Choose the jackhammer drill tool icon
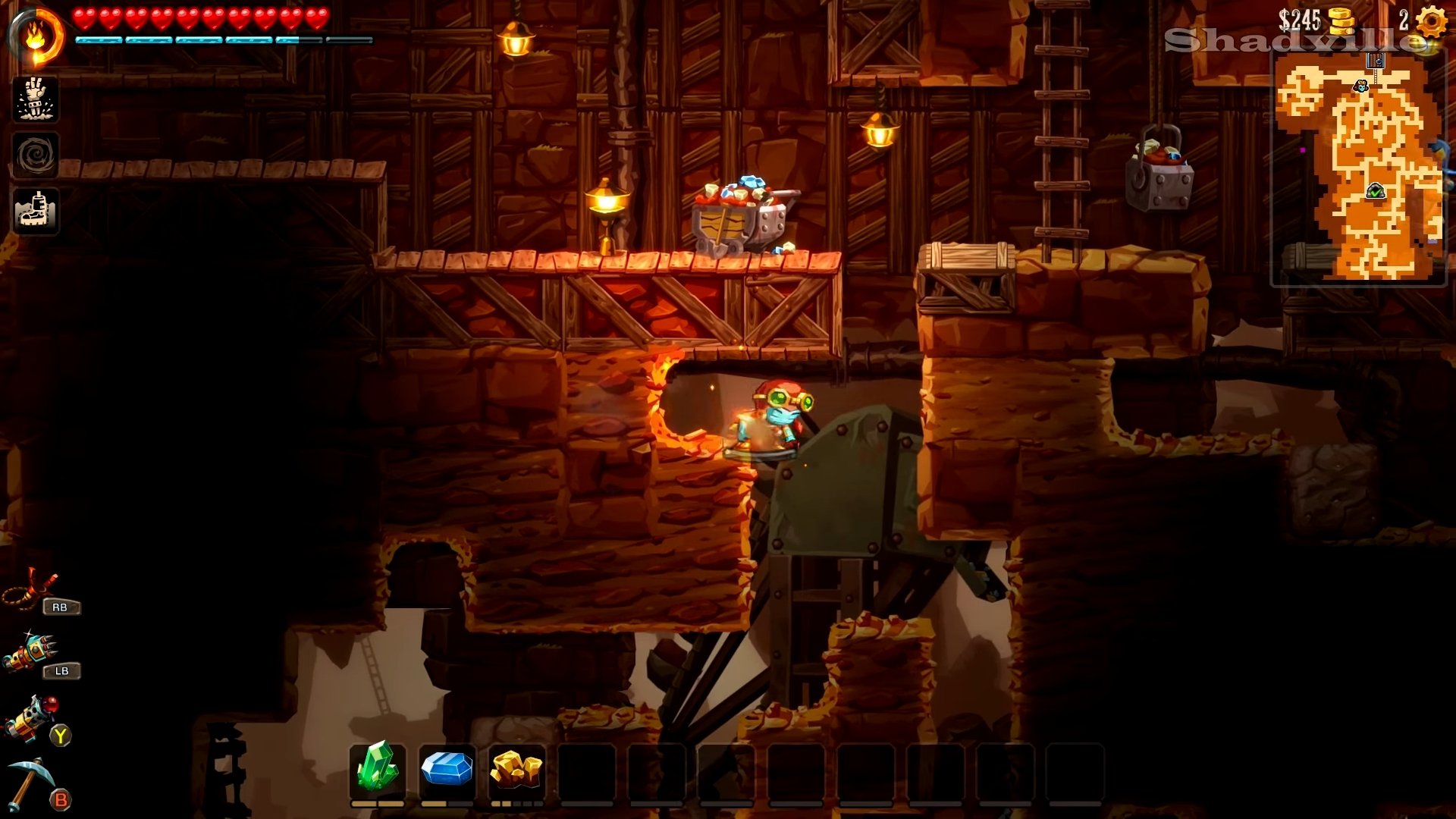 (x=31, y=654)
